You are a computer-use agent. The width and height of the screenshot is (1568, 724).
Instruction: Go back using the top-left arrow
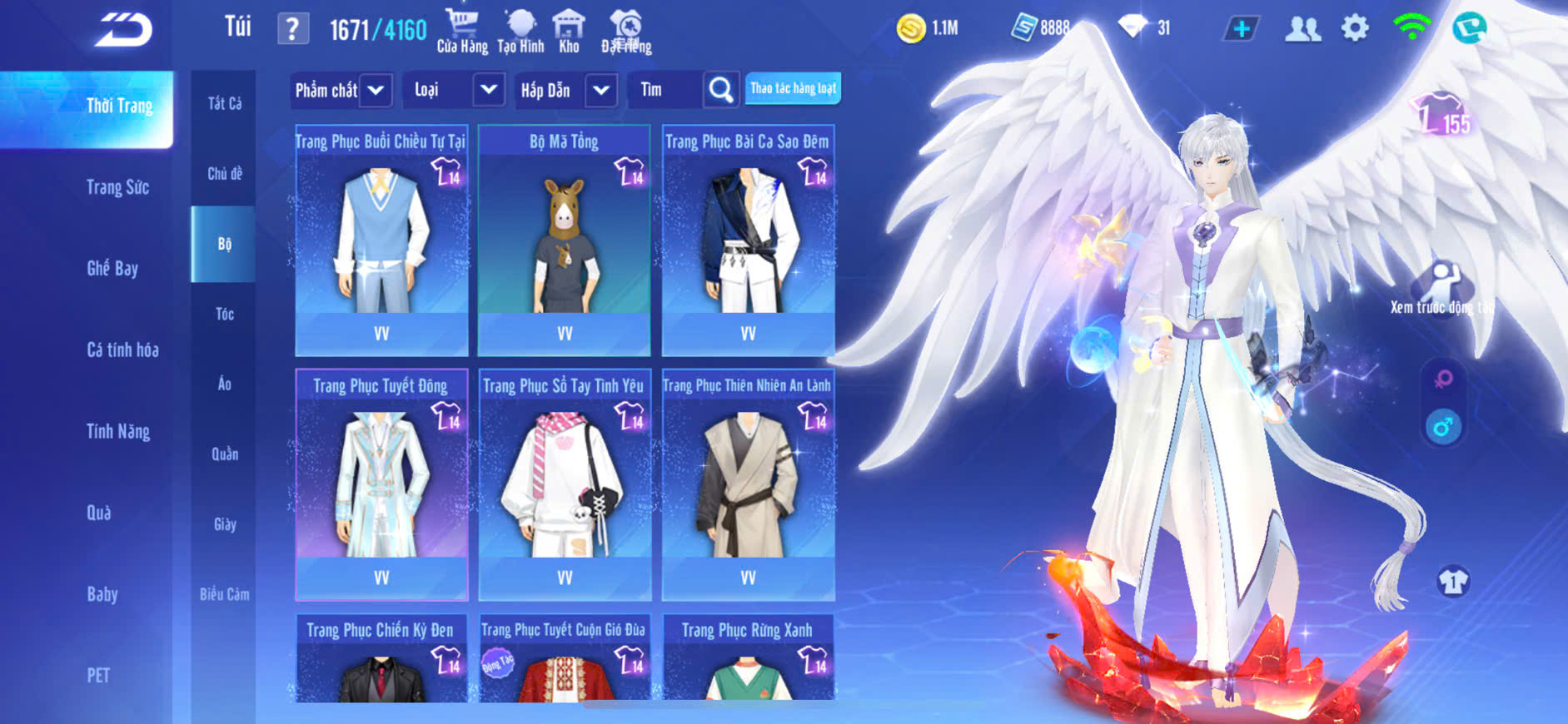123,30
